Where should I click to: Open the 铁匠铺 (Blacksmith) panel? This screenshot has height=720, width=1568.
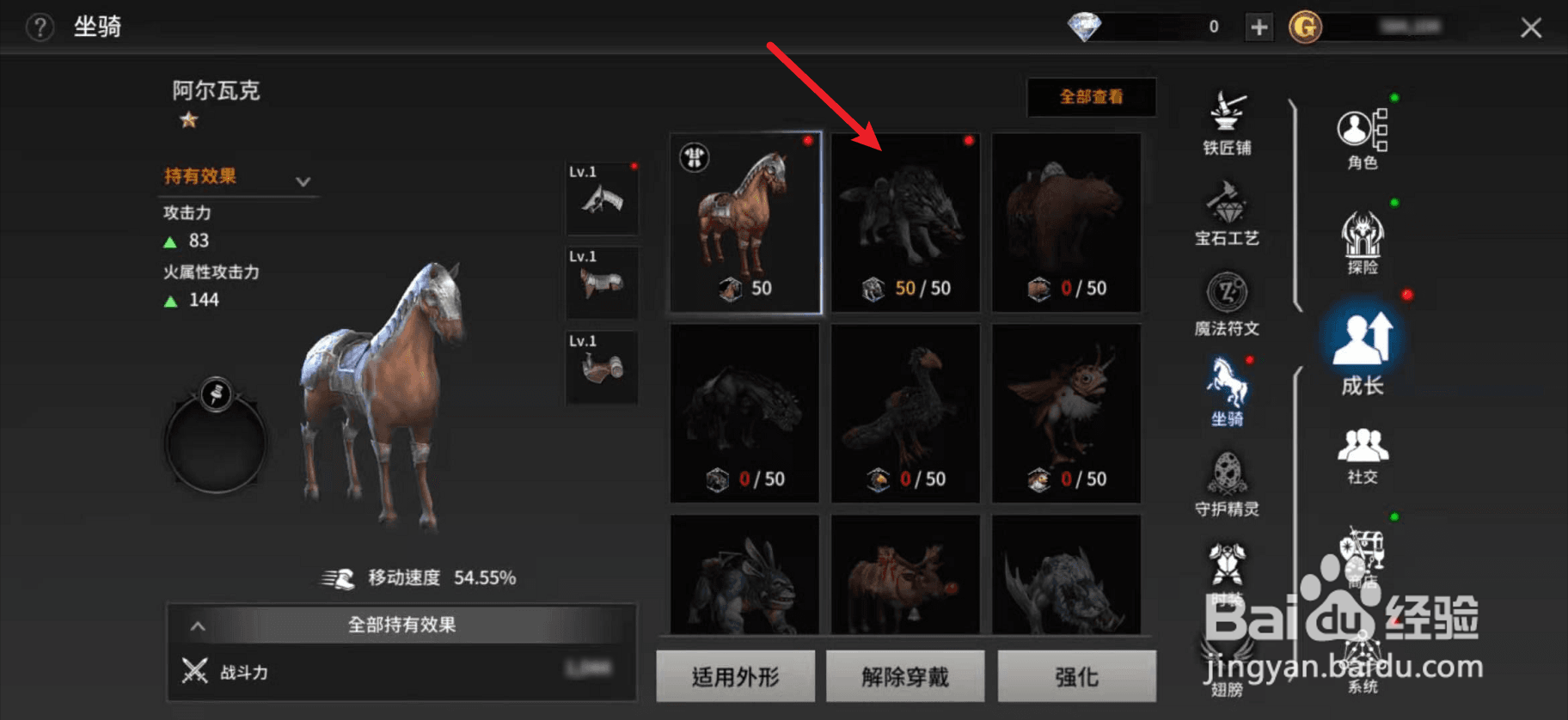(x=1227, y=120)
